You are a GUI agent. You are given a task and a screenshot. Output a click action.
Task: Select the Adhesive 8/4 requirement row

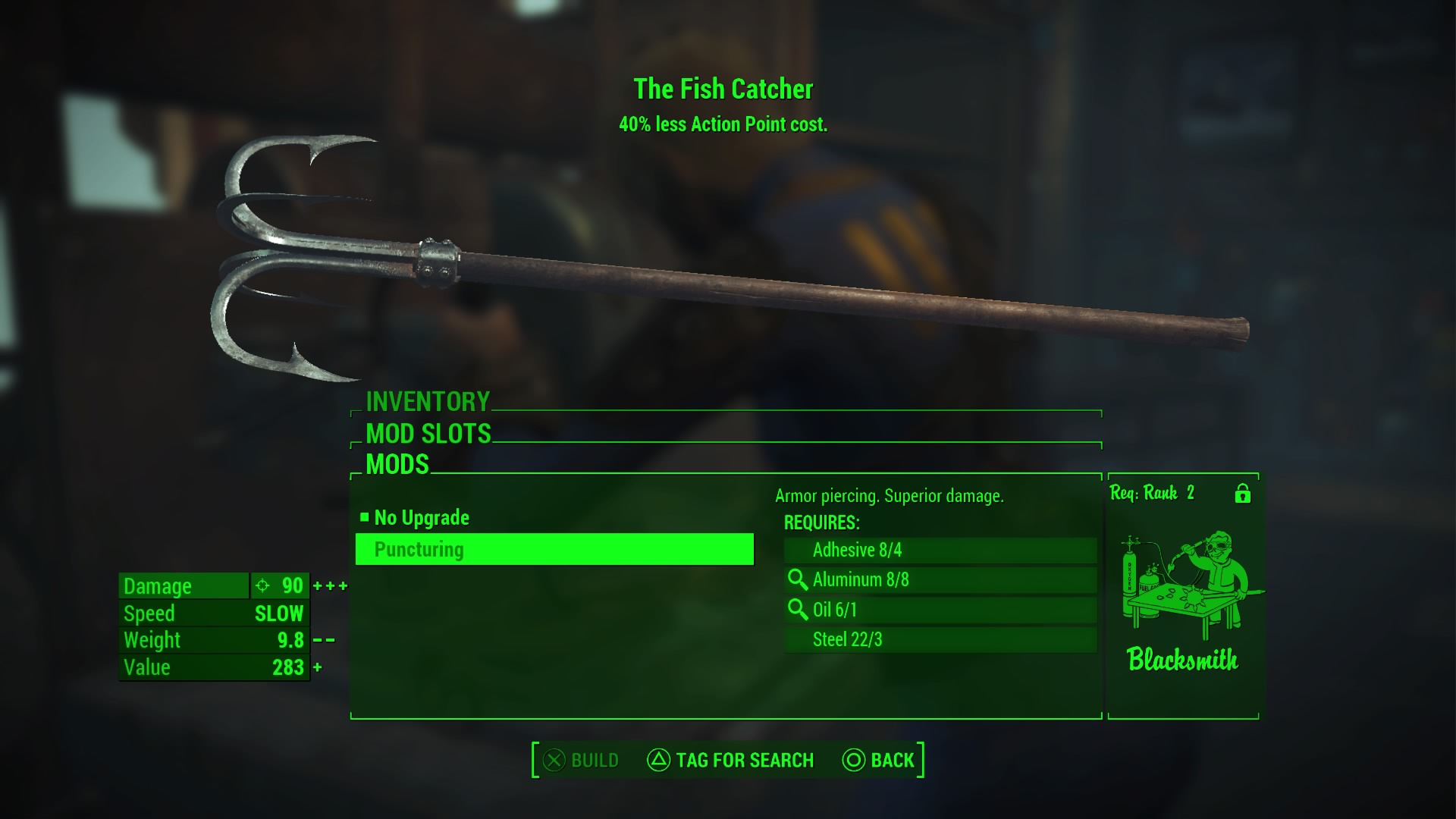tap(940, 550)
